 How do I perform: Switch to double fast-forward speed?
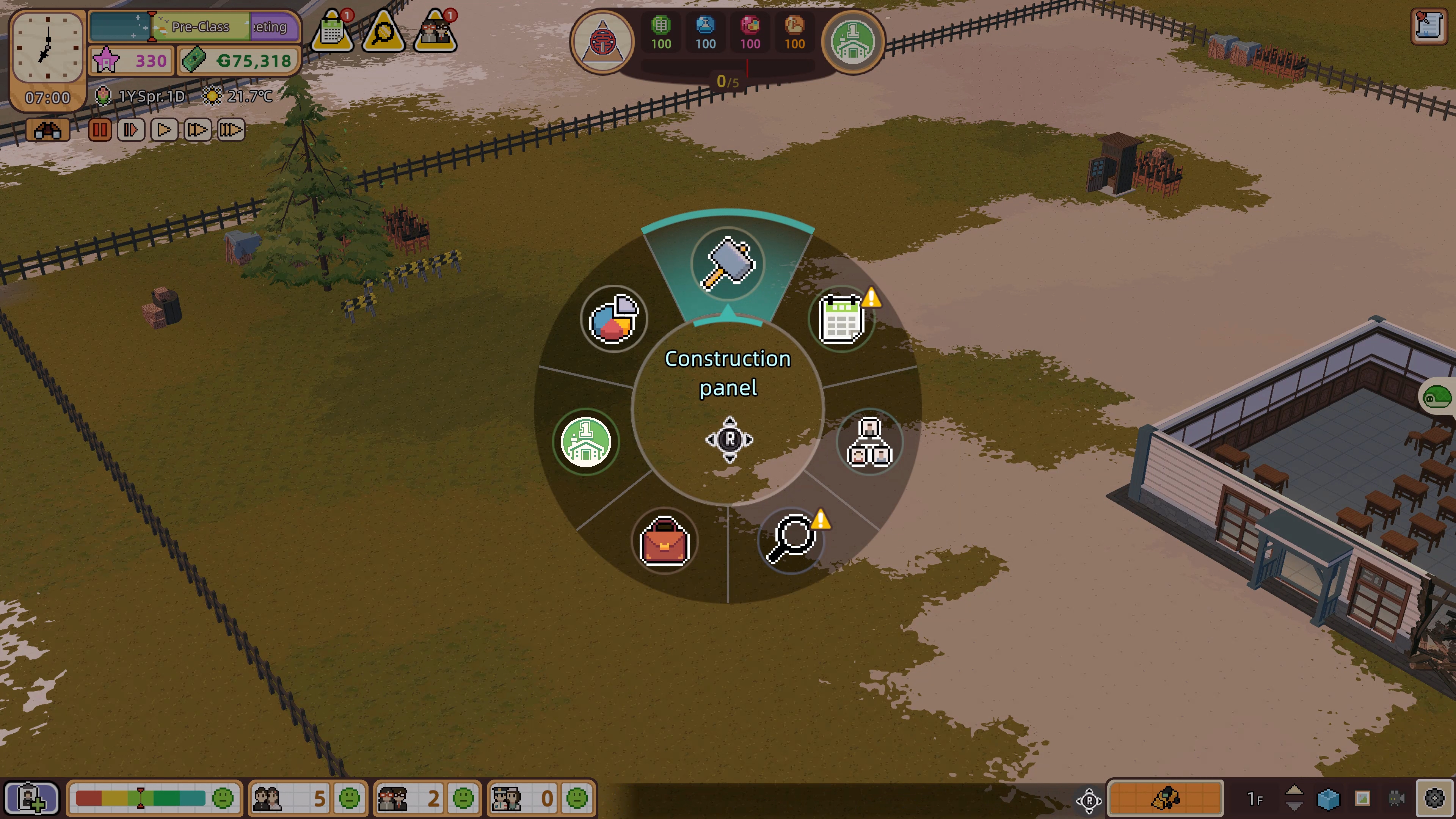tap(197, 130)
